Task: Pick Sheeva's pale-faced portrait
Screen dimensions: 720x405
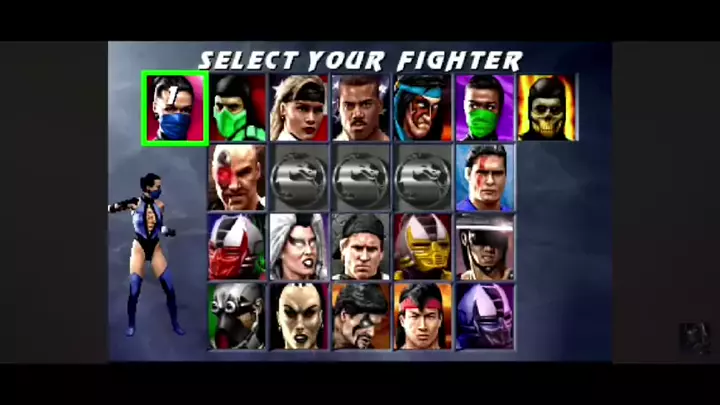Action: pyautogui.click(x=299, y=316)
